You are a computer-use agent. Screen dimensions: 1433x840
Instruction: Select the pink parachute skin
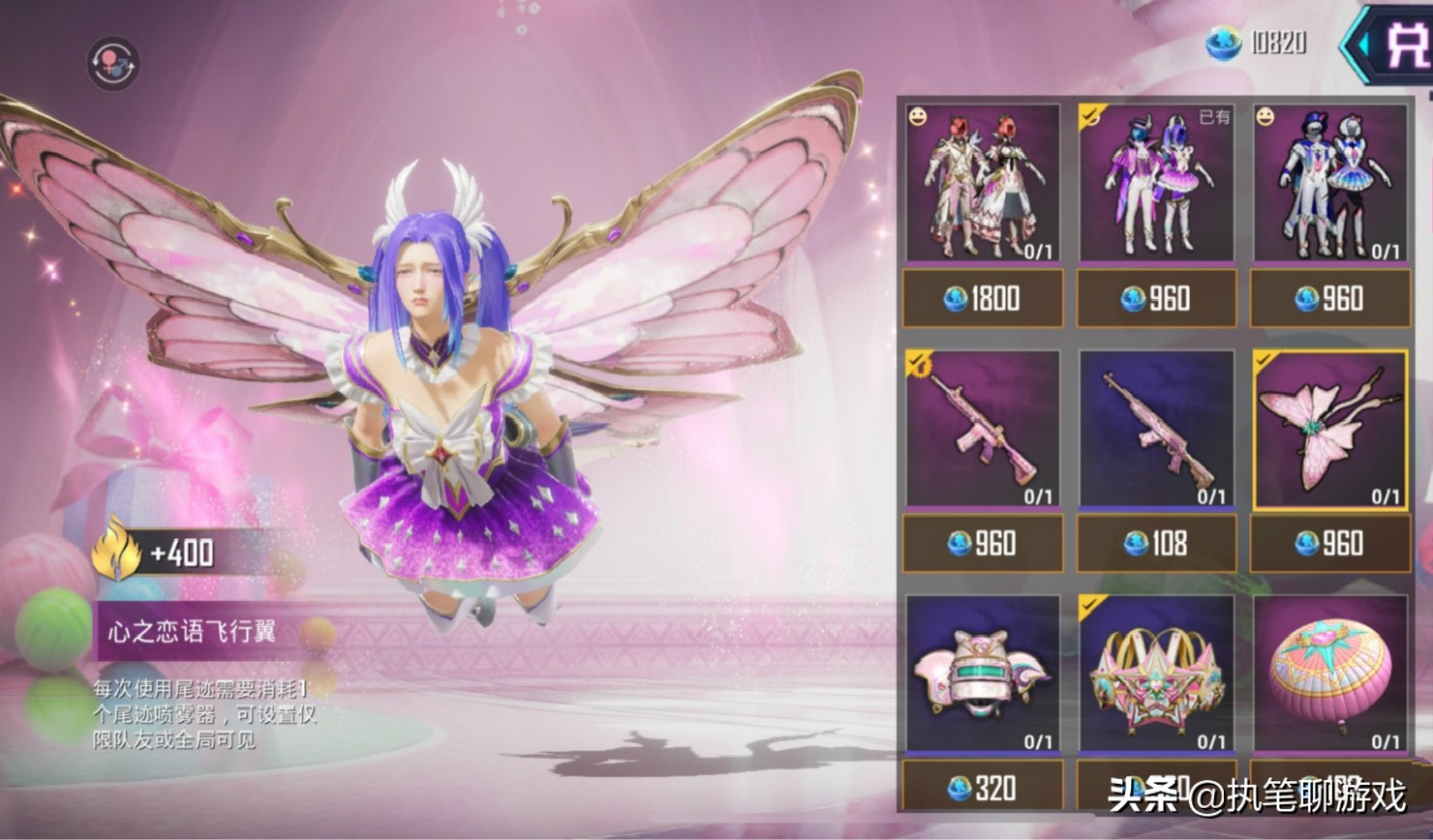[x=1330, y=674]
